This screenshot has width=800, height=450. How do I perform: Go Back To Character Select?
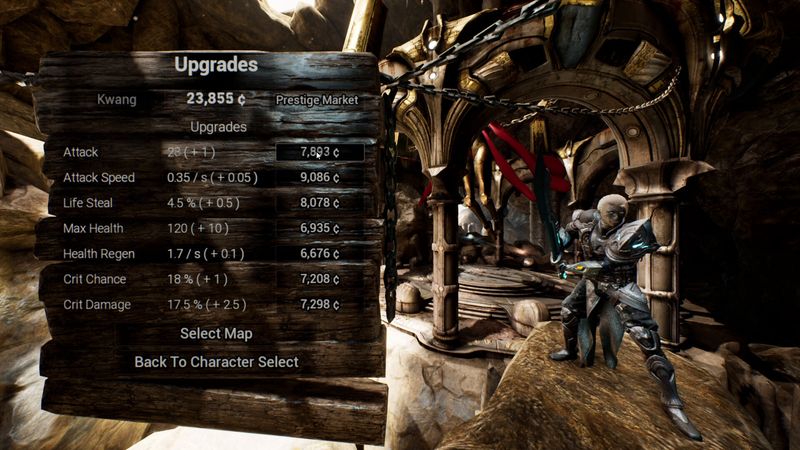tap(216, 362)
